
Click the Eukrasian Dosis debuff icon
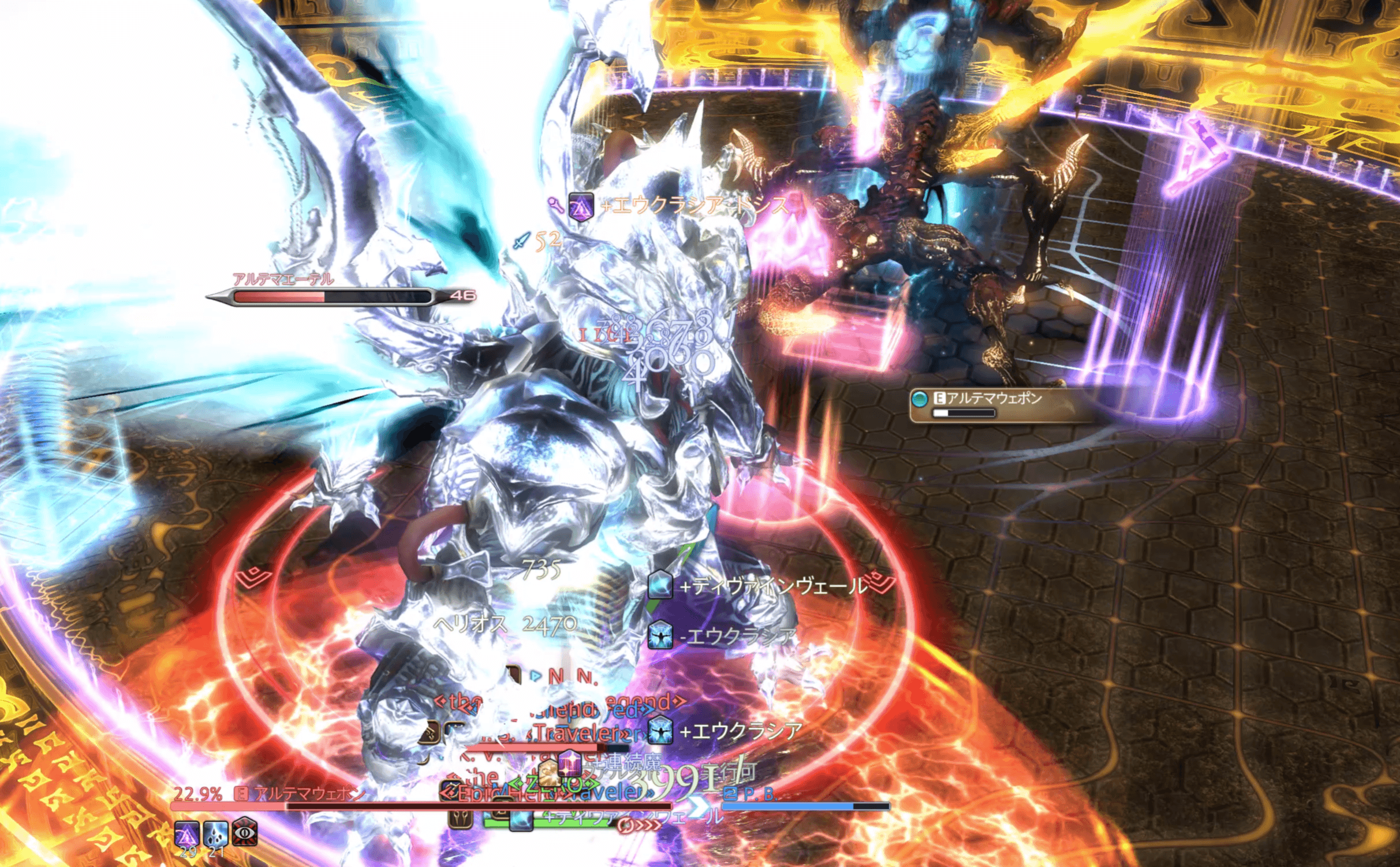click(187, 835)
